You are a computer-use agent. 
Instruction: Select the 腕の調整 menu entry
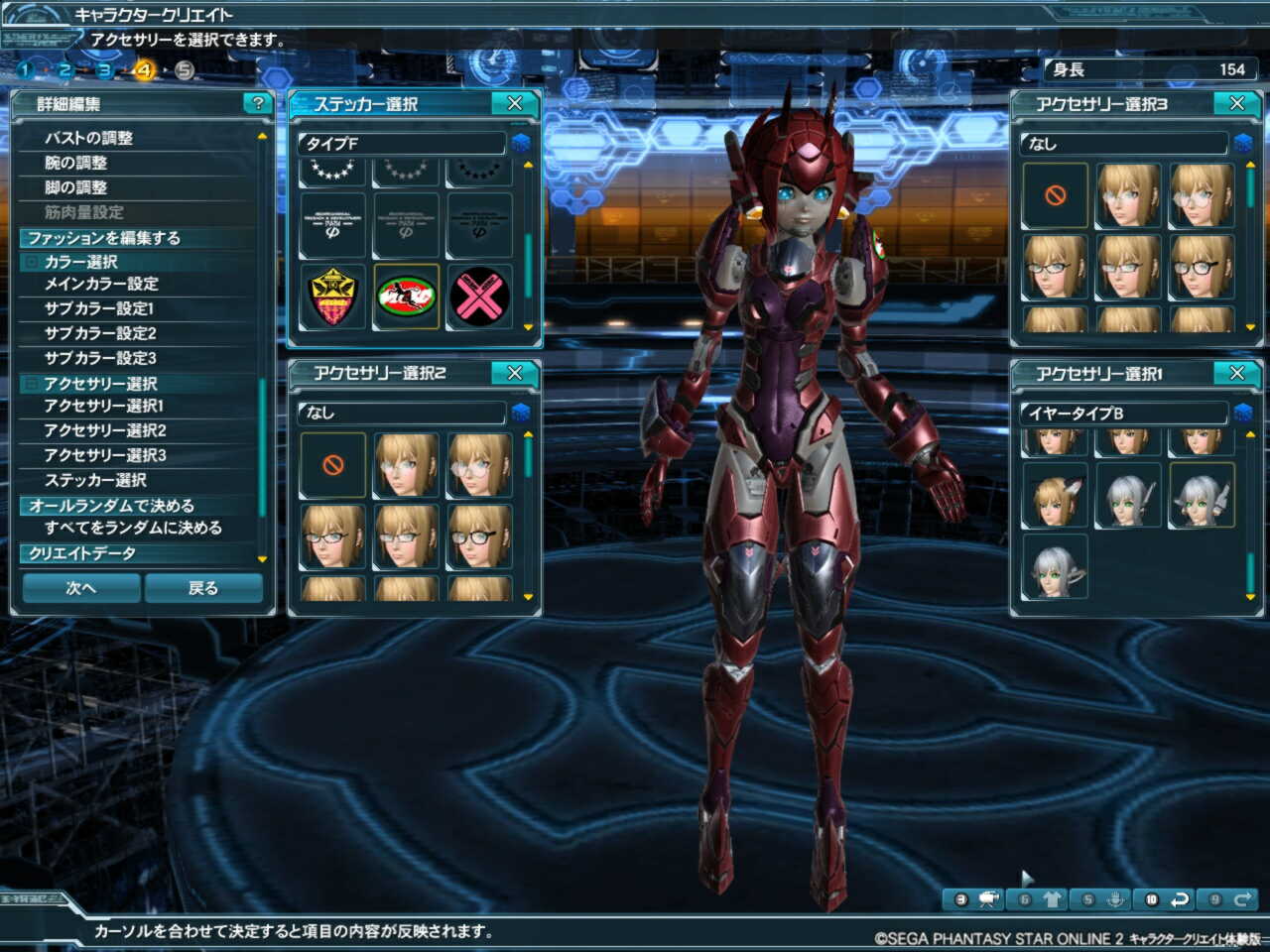75,163
